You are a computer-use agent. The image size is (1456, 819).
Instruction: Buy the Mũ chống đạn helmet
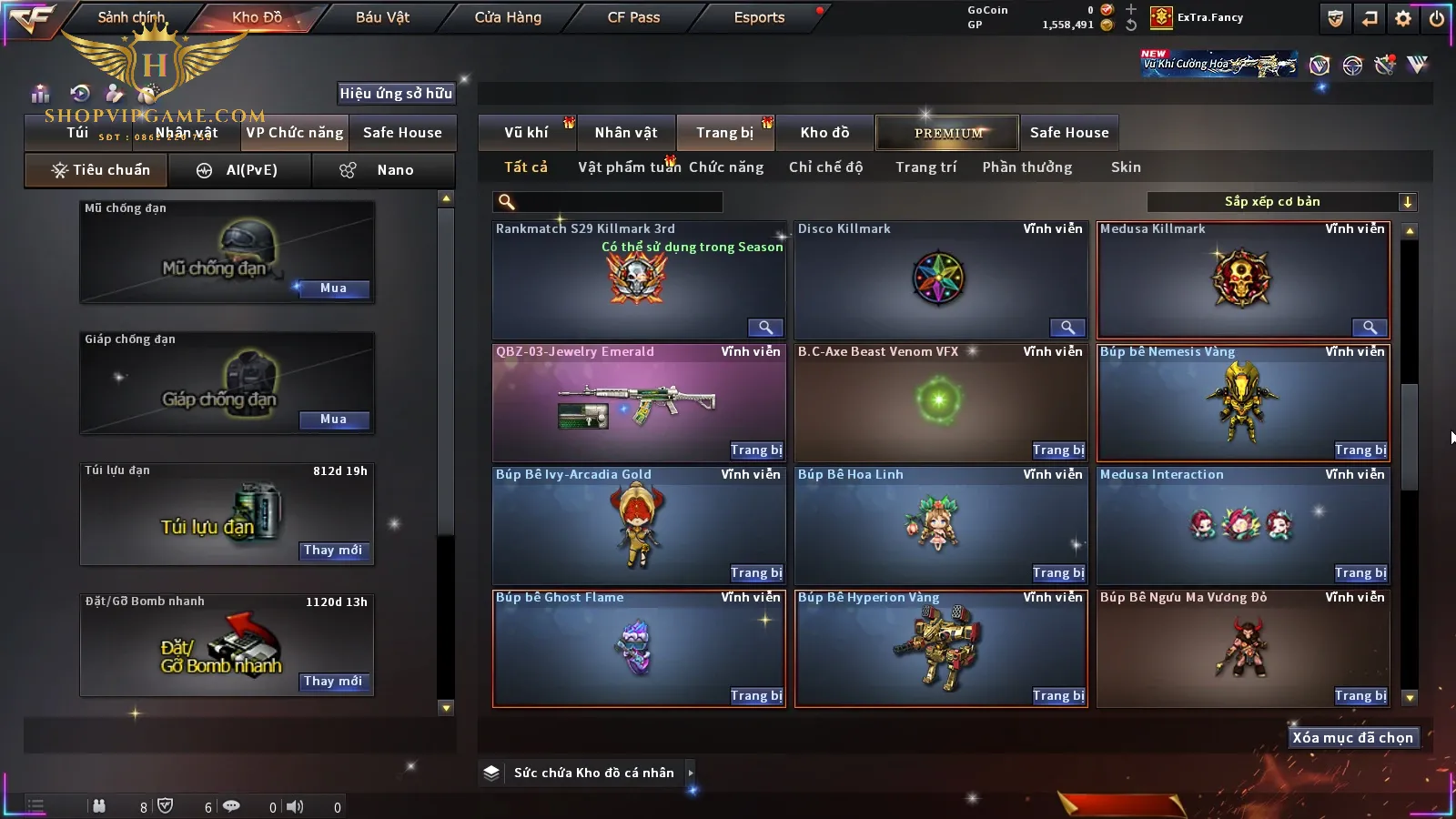pyautogui.click(x=333, y=288)
